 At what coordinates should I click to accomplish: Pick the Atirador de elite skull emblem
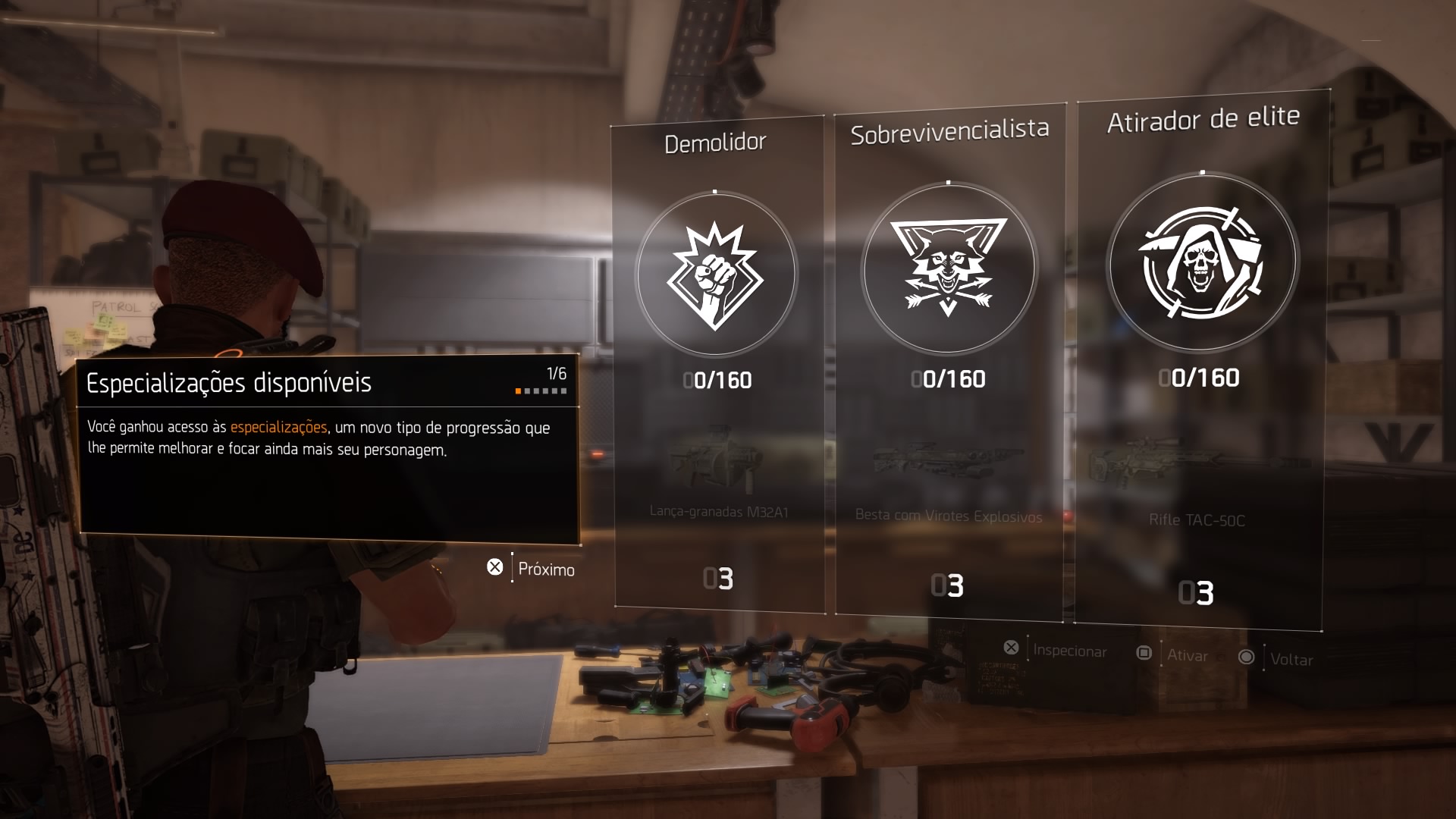click(x=1202, y=262)
